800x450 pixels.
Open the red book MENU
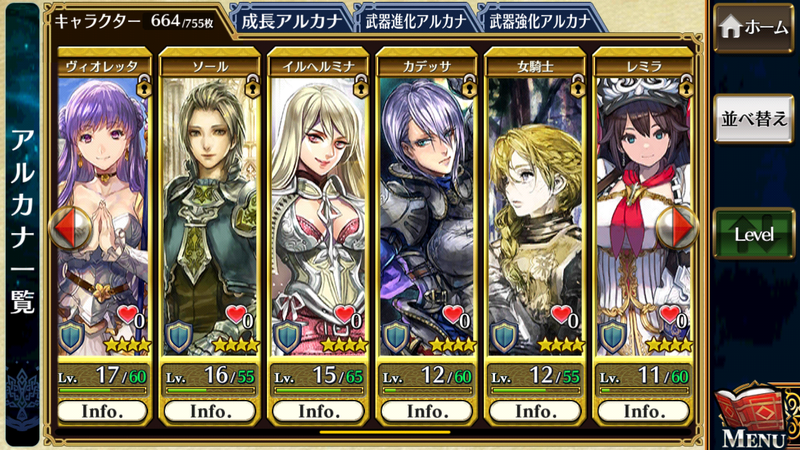(x=756, y=417)
